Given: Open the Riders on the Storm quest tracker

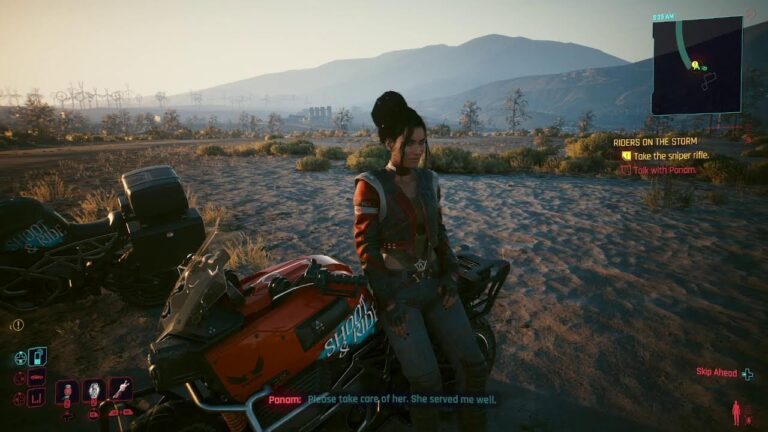Looking at the screenshot, I should (x=655, y=143).
